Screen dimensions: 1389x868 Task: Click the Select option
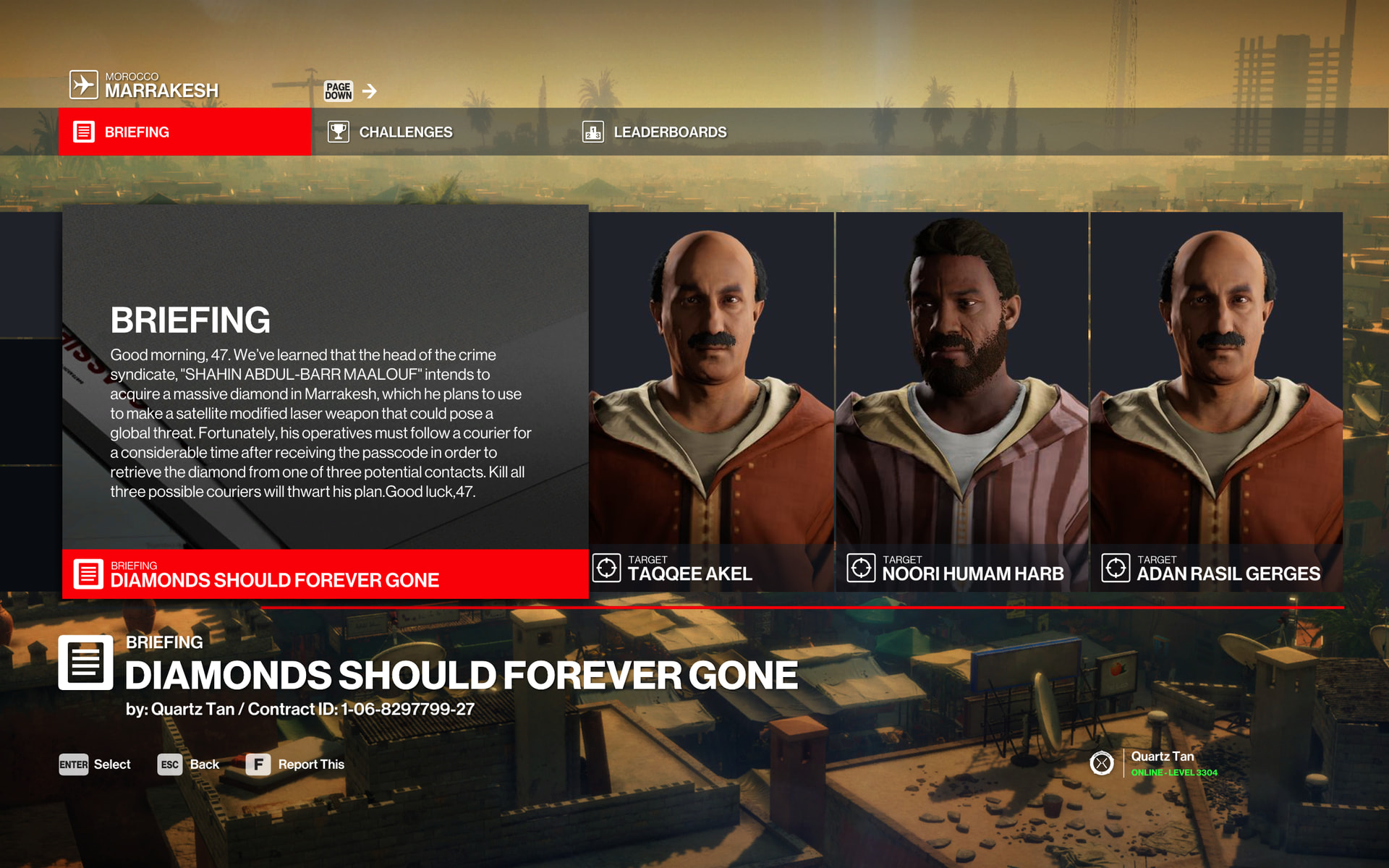tap(95, 765)
